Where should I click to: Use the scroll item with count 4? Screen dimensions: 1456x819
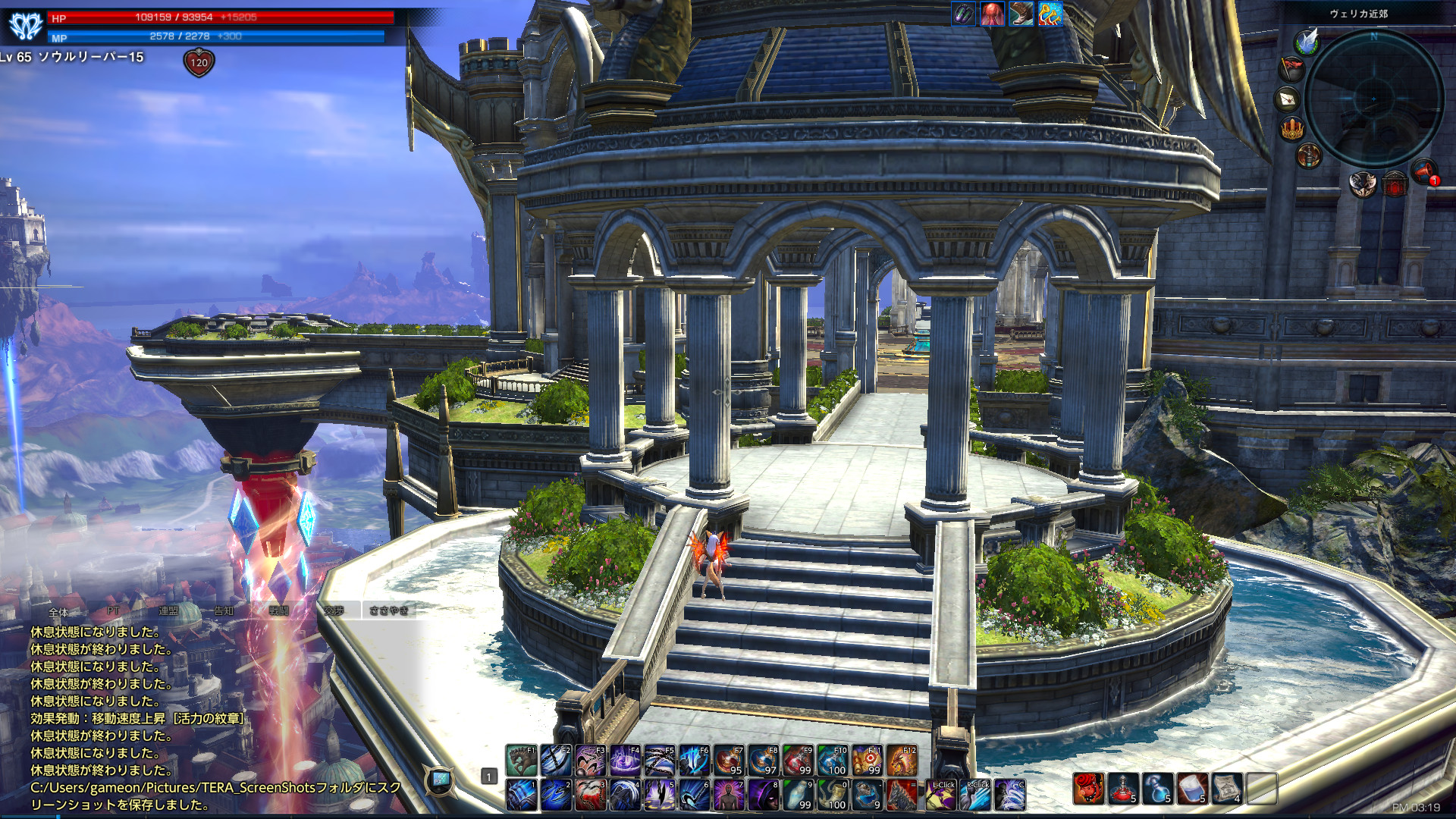(x=1226, y=789)
